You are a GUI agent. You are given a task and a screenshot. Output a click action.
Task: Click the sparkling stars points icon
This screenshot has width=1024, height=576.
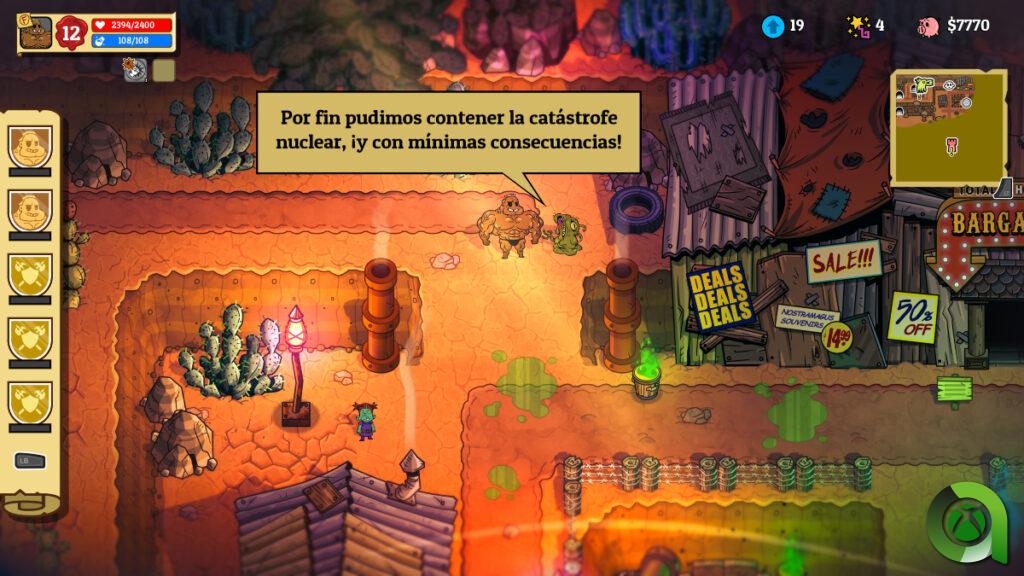click(x=857, y=26)
